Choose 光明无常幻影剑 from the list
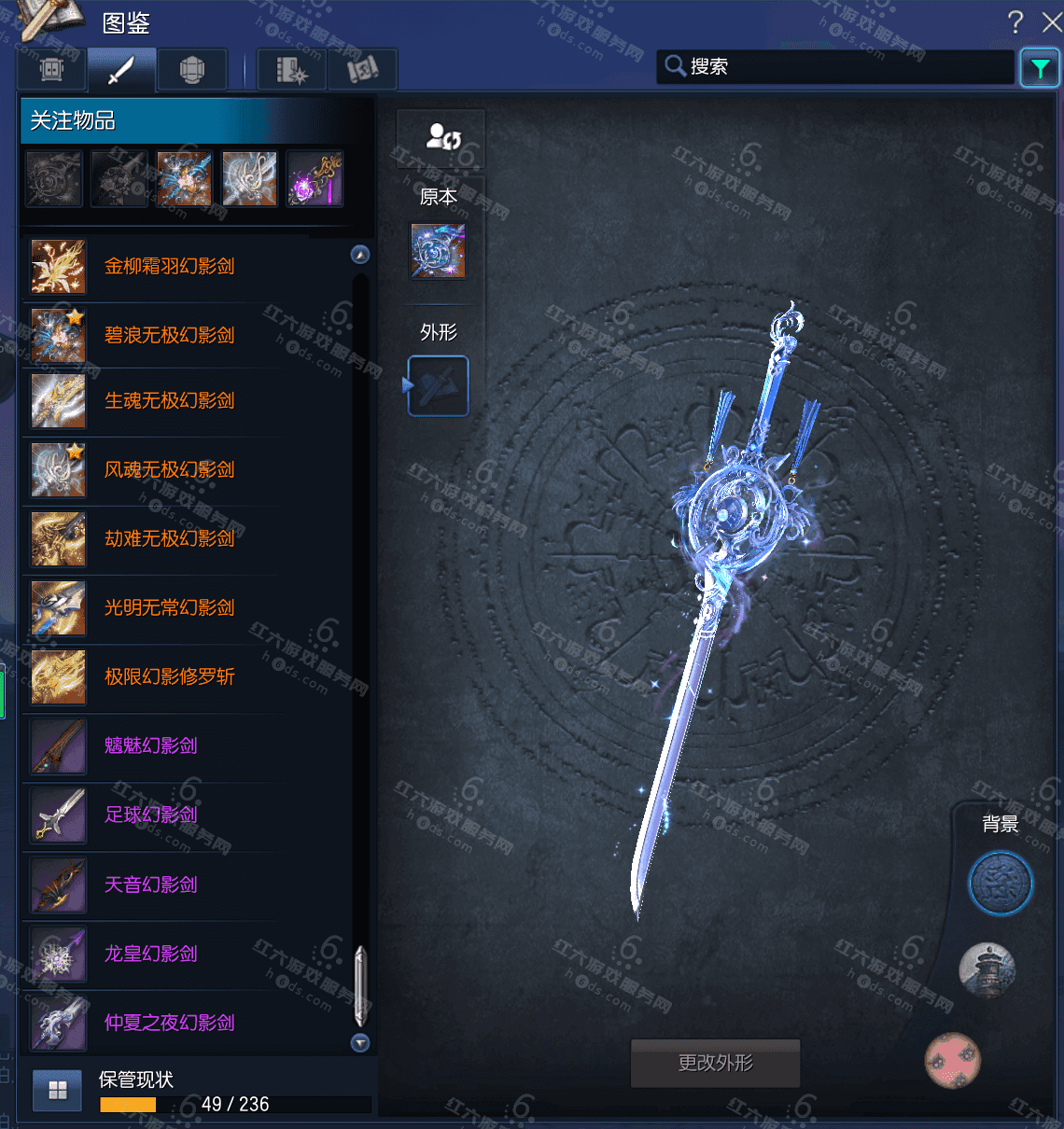The height and width of the screenshot is (1129, 1064). (x=169, y=608)
